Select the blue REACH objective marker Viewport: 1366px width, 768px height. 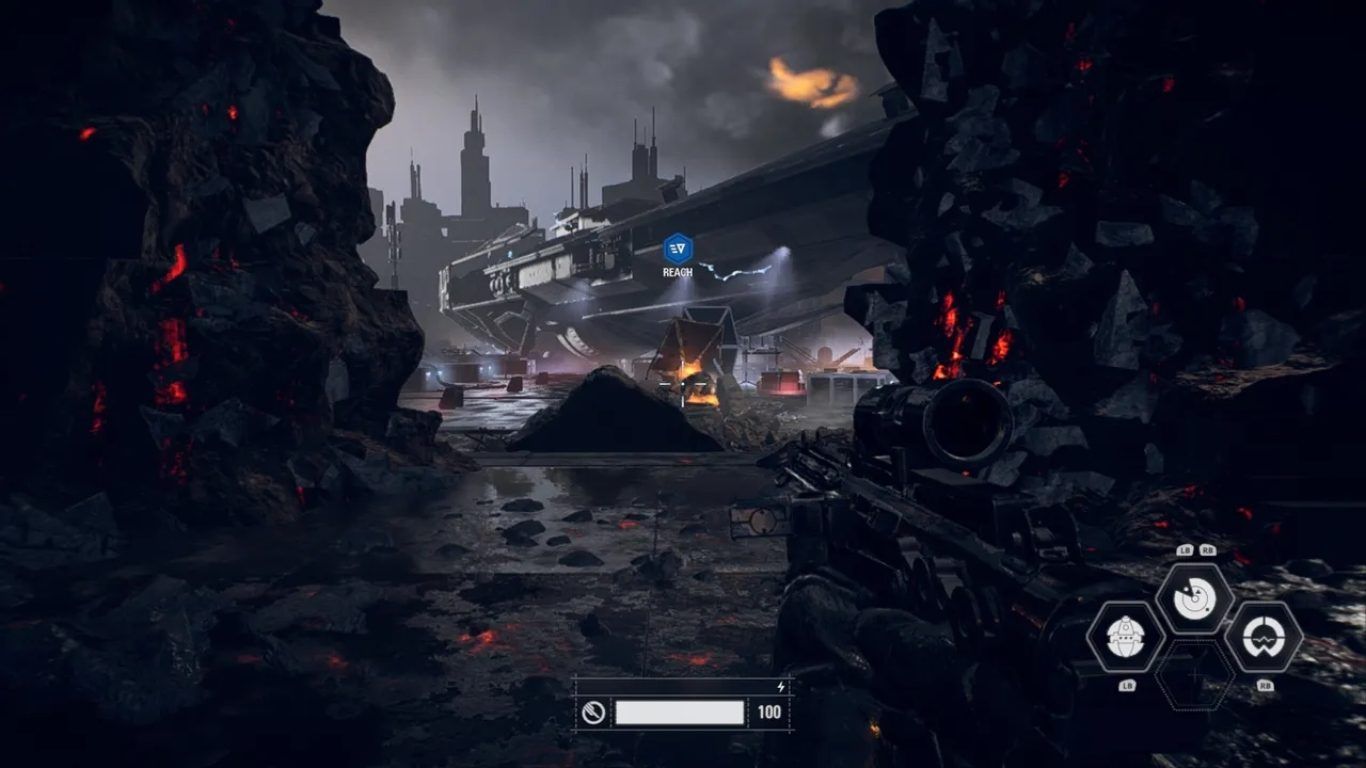(678, 248)
